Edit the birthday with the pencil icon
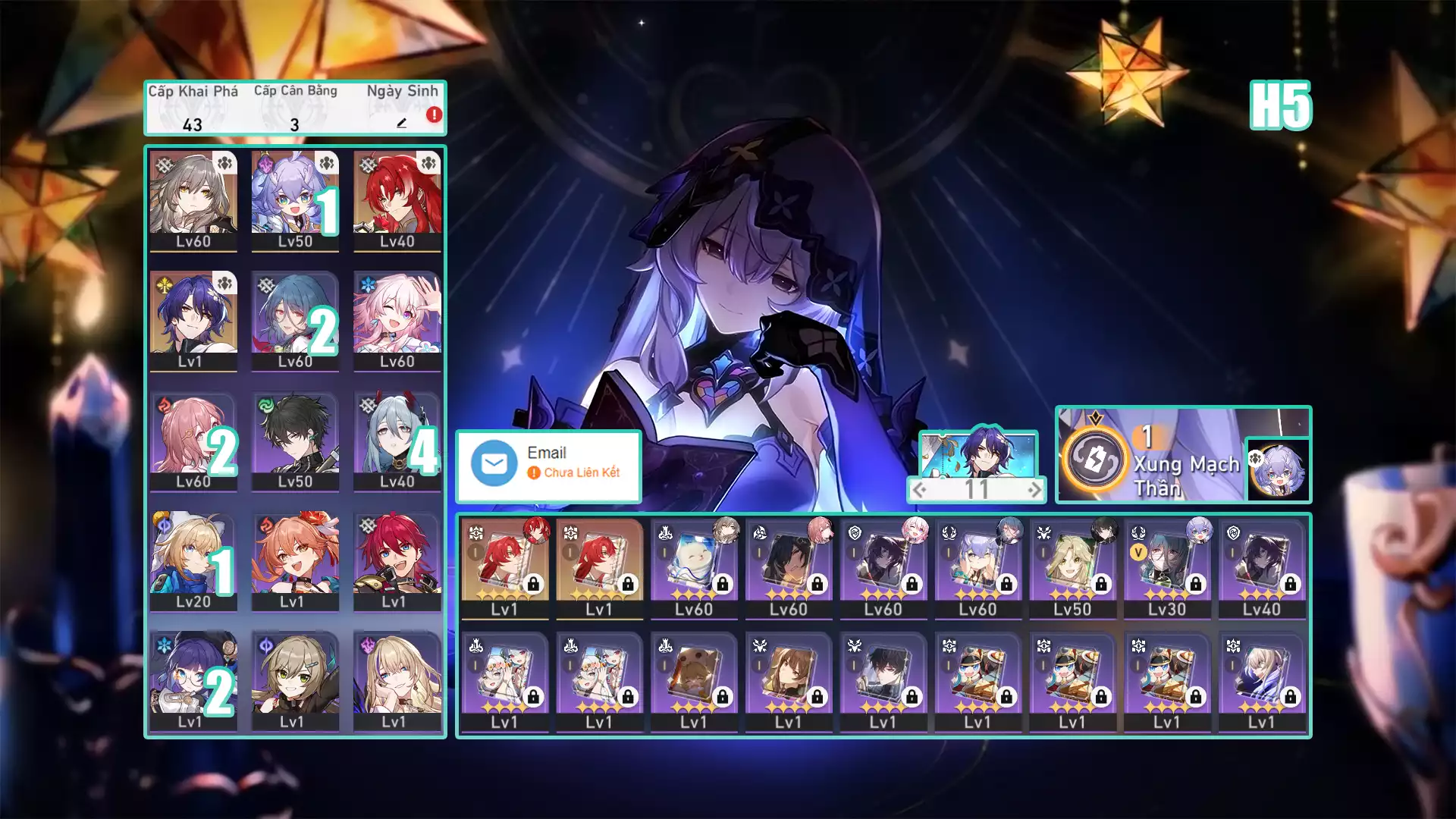Screen dimensions: 1456x819 (402, 123)
